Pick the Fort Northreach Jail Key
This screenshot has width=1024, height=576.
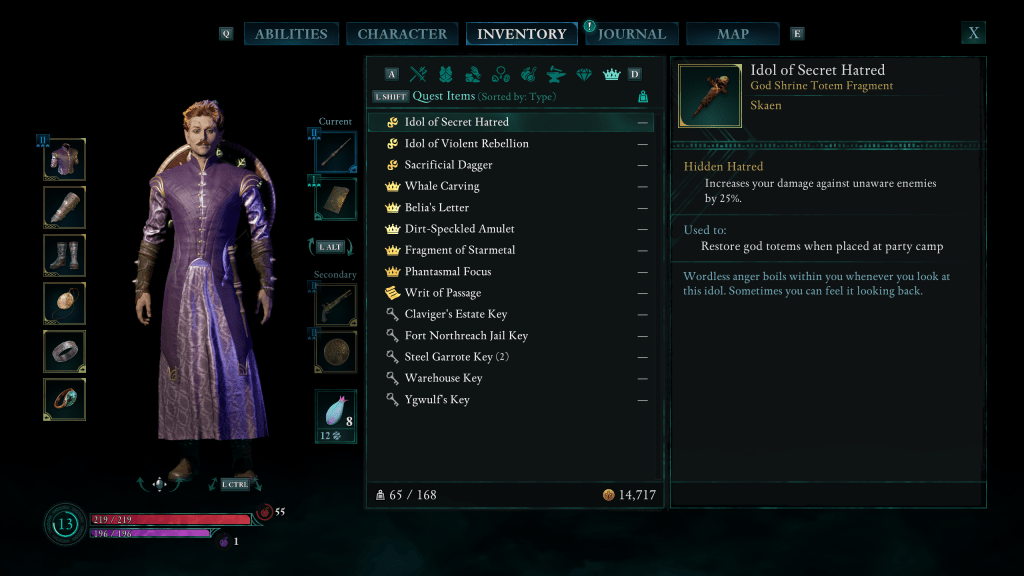point(466,336)
